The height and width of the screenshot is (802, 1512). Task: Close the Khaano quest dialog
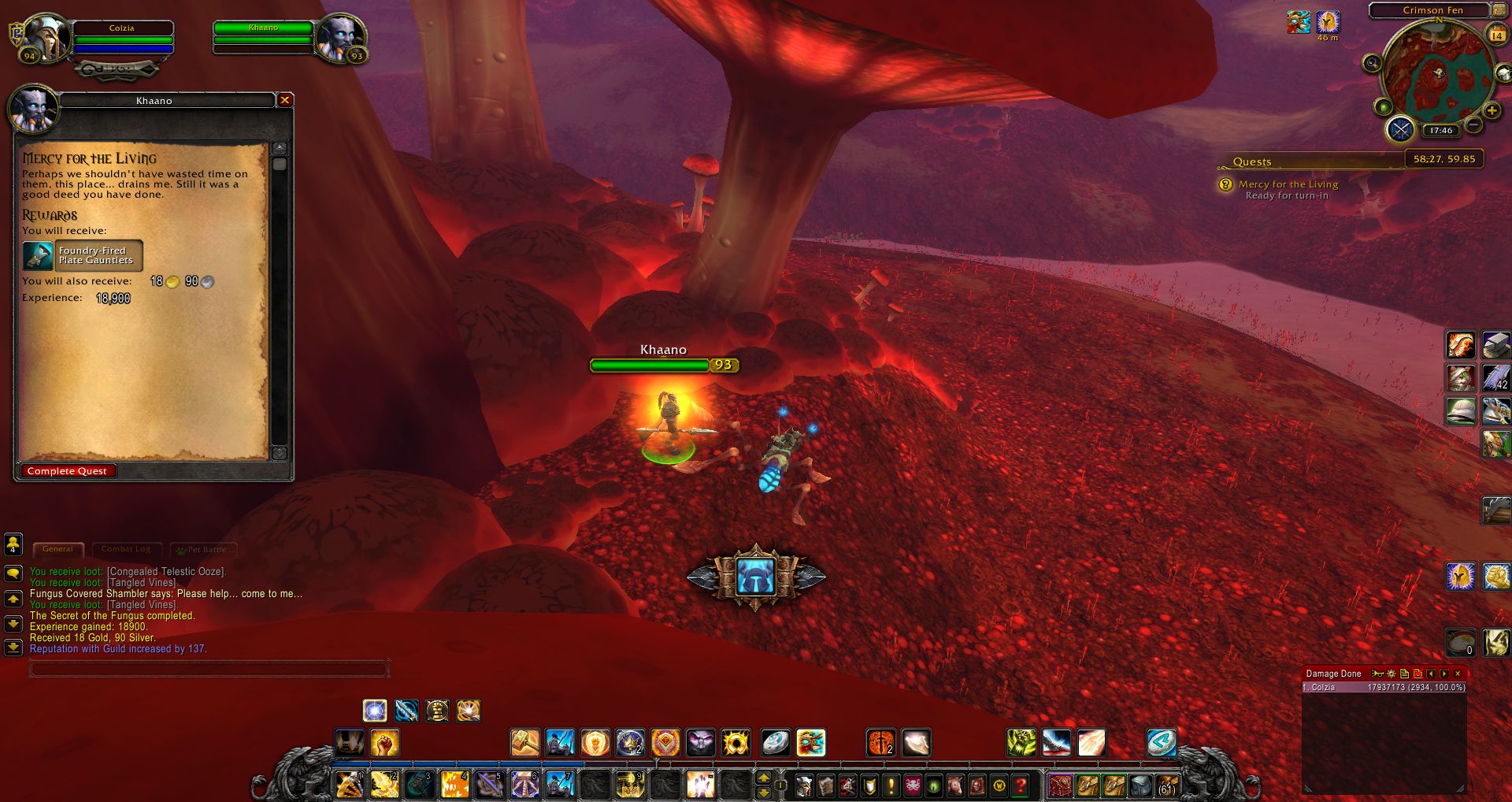285,100
